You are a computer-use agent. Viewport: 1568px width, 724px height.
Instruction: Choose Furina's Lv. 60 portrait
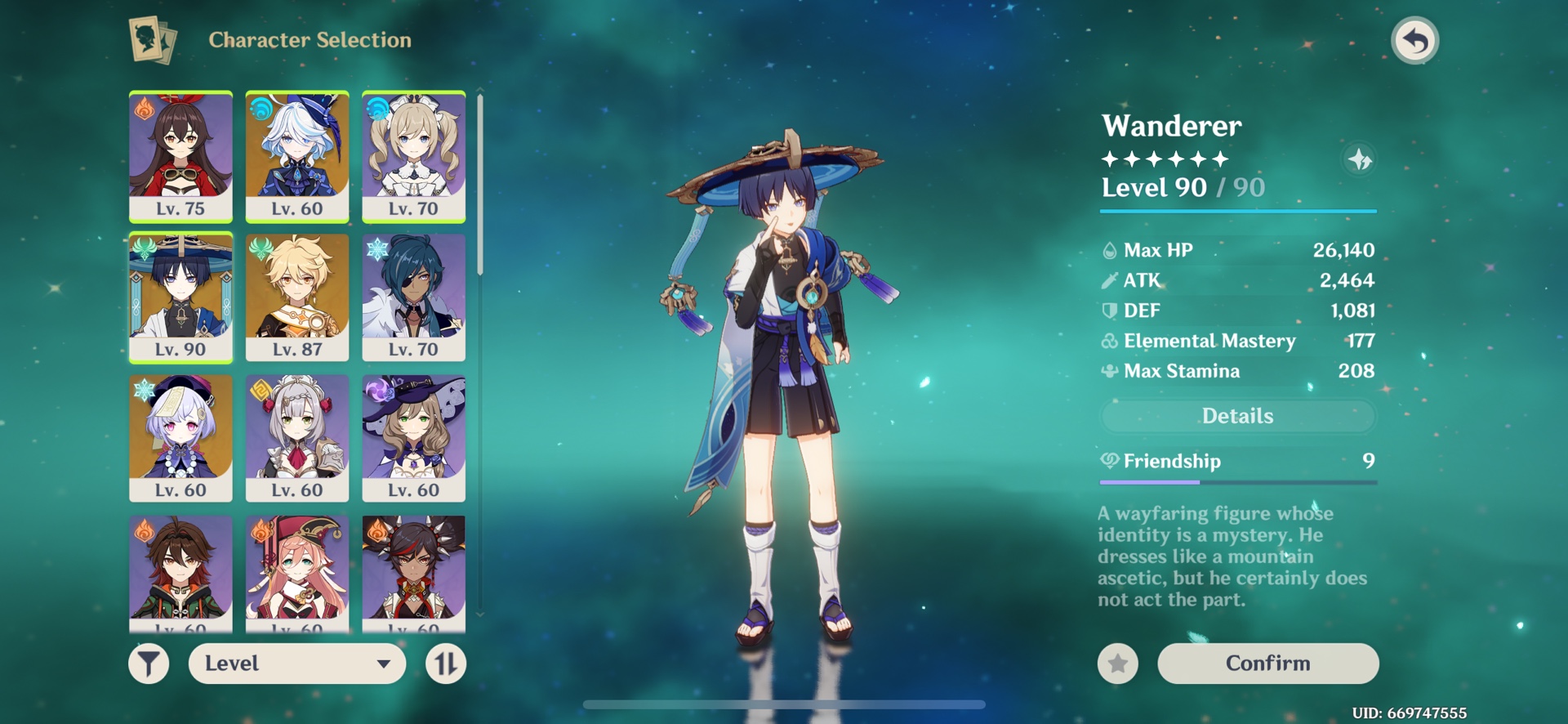pos(297,156)
